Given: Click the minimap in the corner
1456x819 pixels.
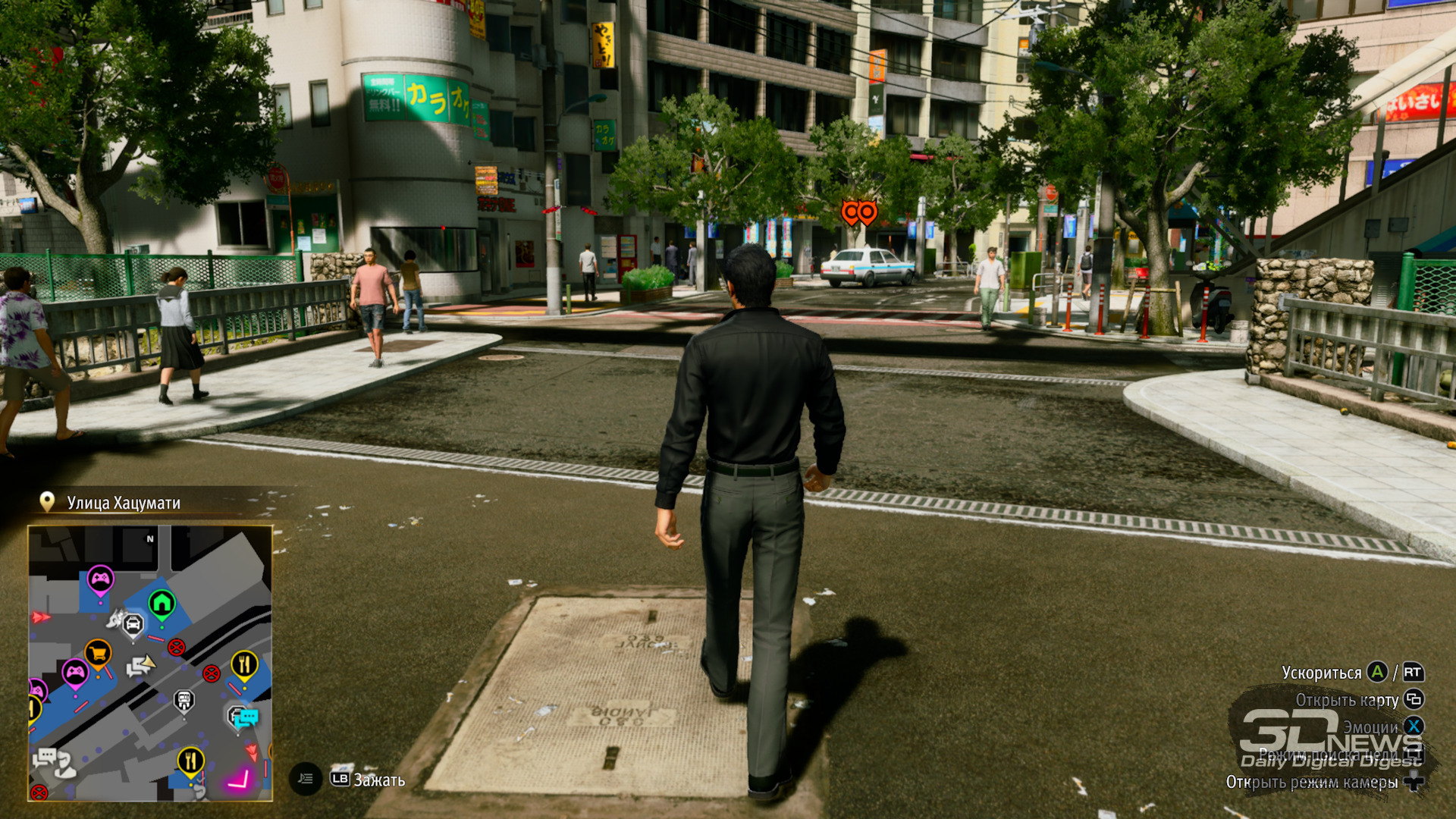Looking at the screenshot, I should tap(150, 663).
